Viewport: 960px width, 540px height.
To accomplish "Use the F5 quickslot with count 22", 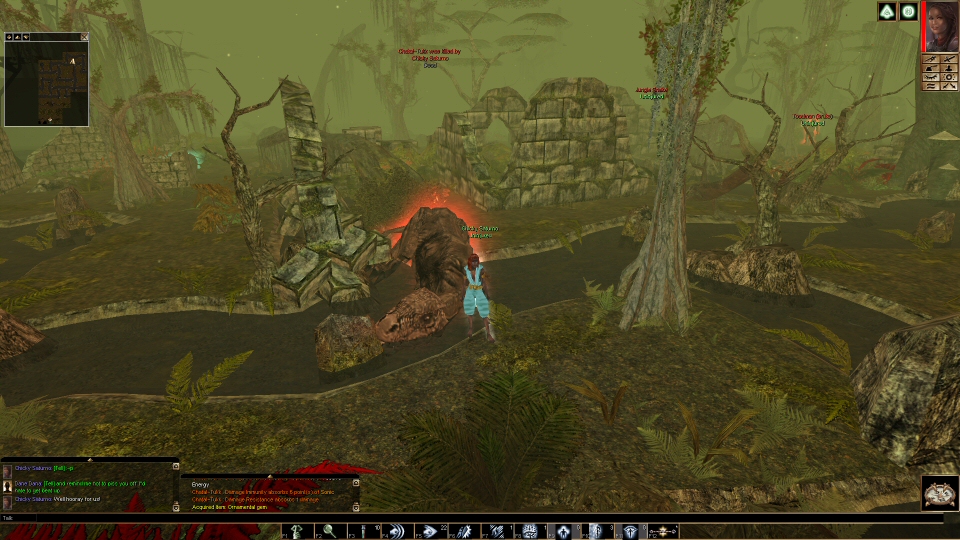I will click(x=431, y=531).
